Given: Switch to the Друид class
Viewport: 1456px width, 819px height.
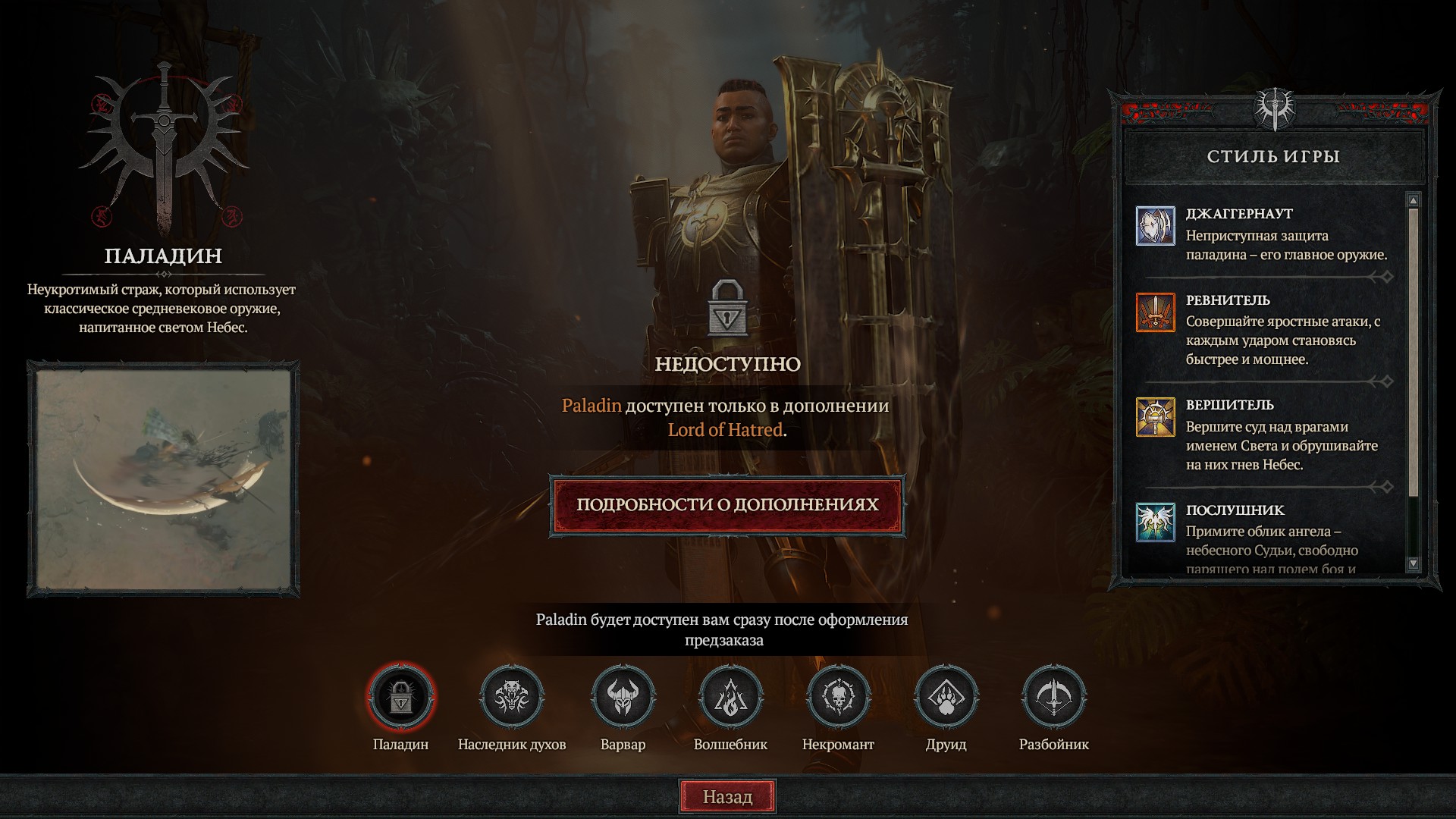Looking at the screenshot, I should (x=946, y=696).
